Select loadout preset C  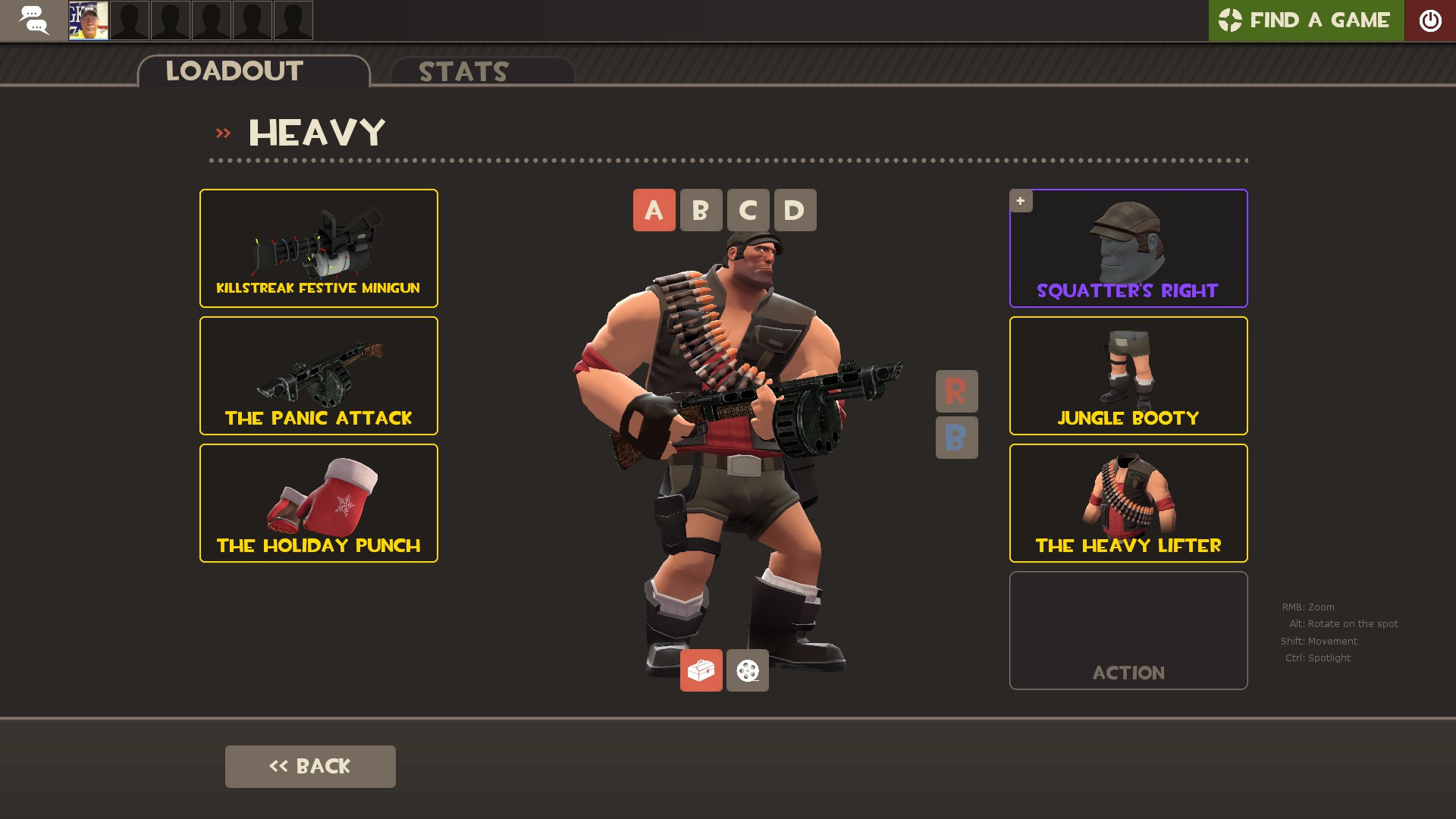[x=748, y=210]
